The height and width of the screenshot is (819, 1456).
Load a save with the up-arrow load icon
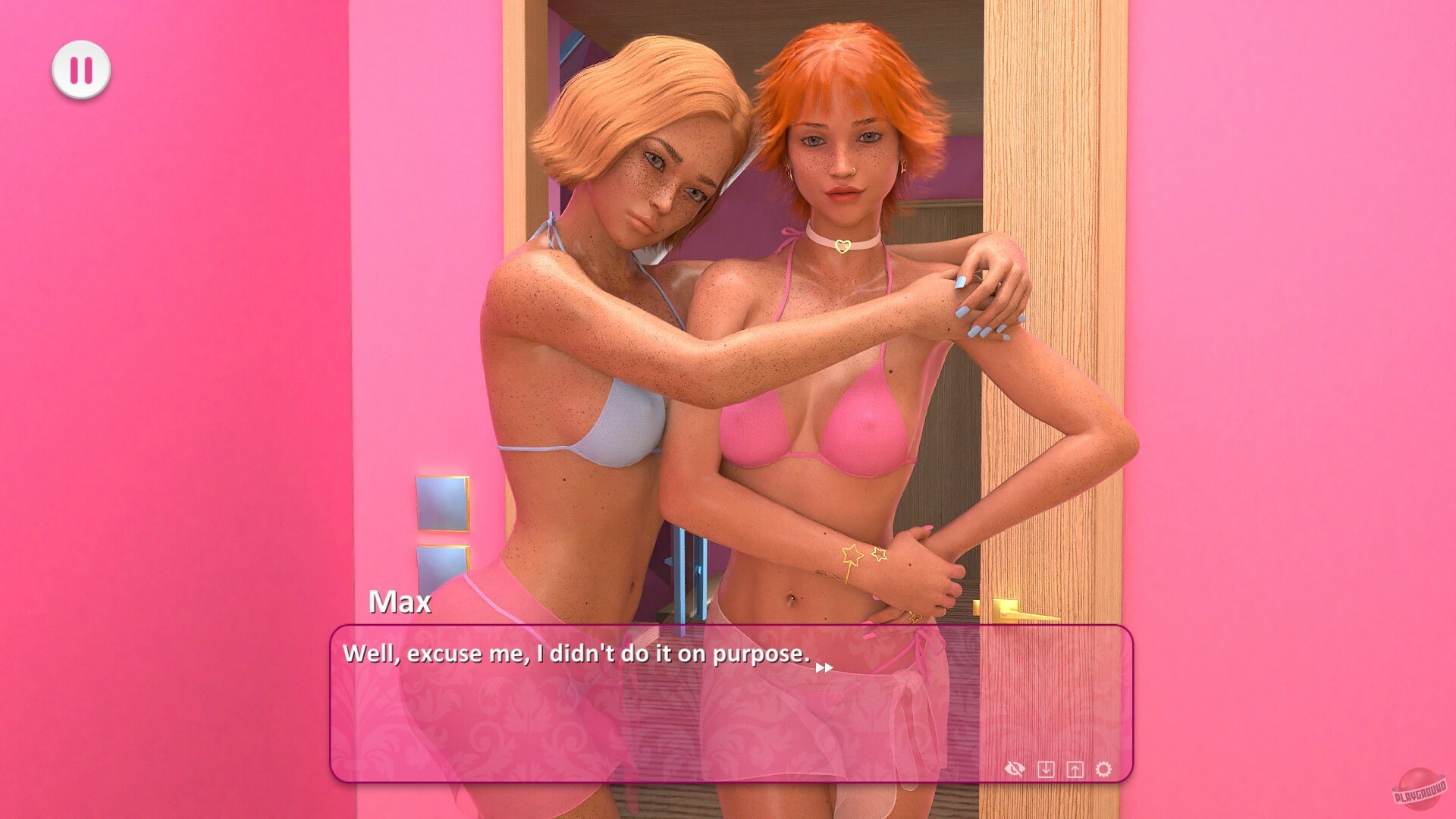click(1075, 769)
